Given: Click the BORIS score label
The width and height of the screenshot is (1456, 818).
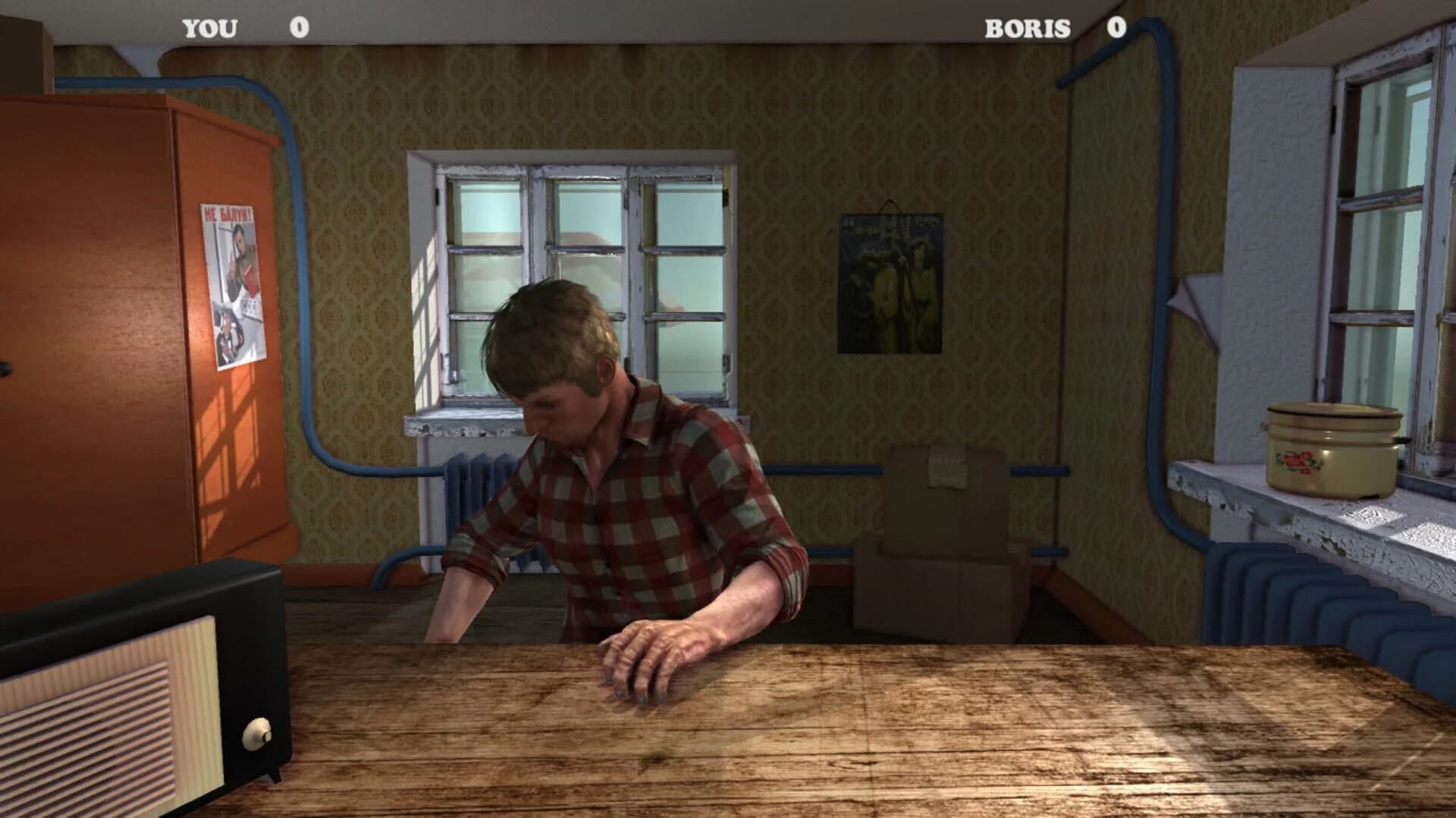Looking at the screenshot, I should [x=1027, y=29].
